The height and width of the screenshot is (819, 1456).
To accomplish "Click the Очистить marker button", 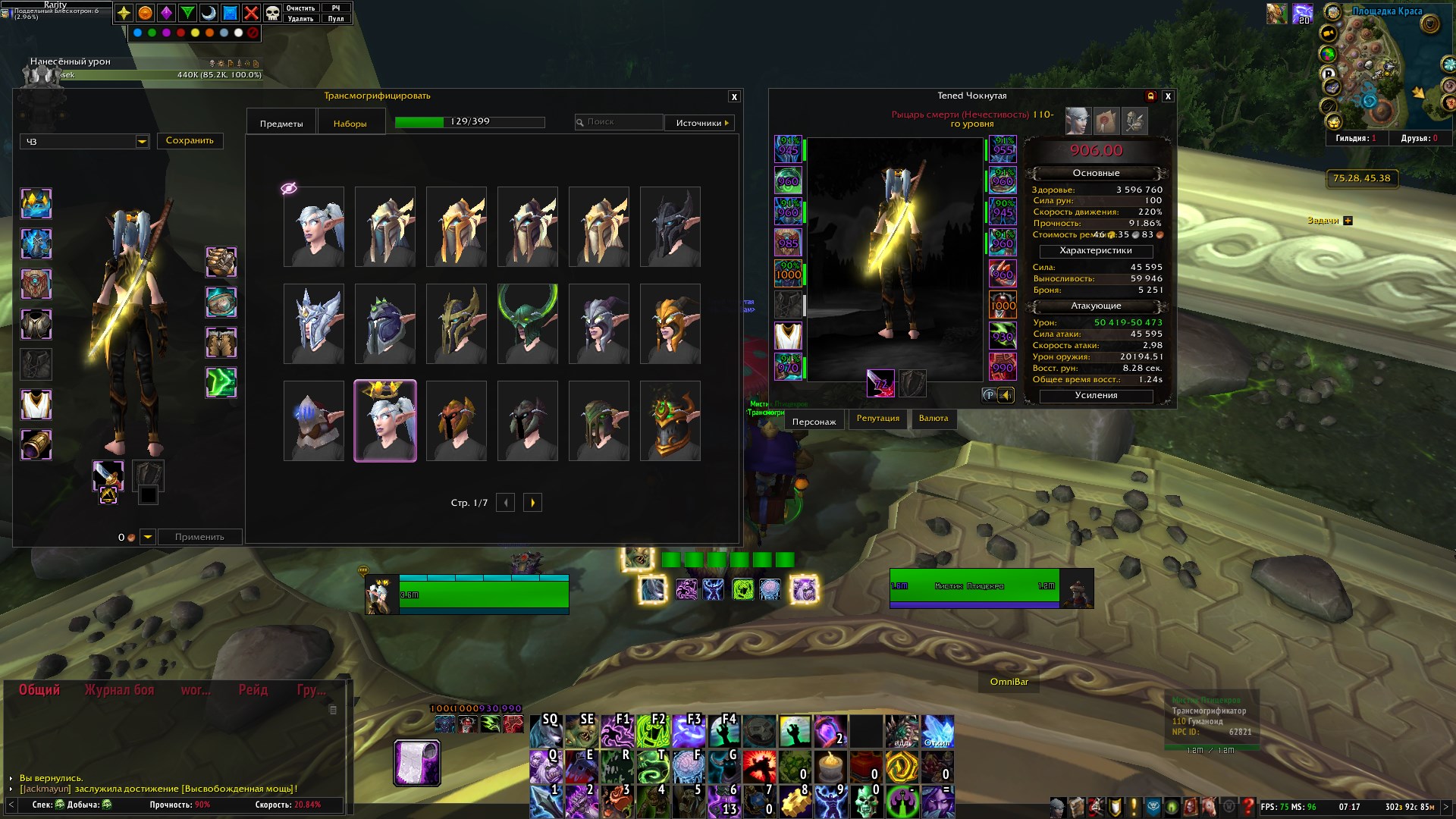I will pyautogui.click(x=300, y=8).
